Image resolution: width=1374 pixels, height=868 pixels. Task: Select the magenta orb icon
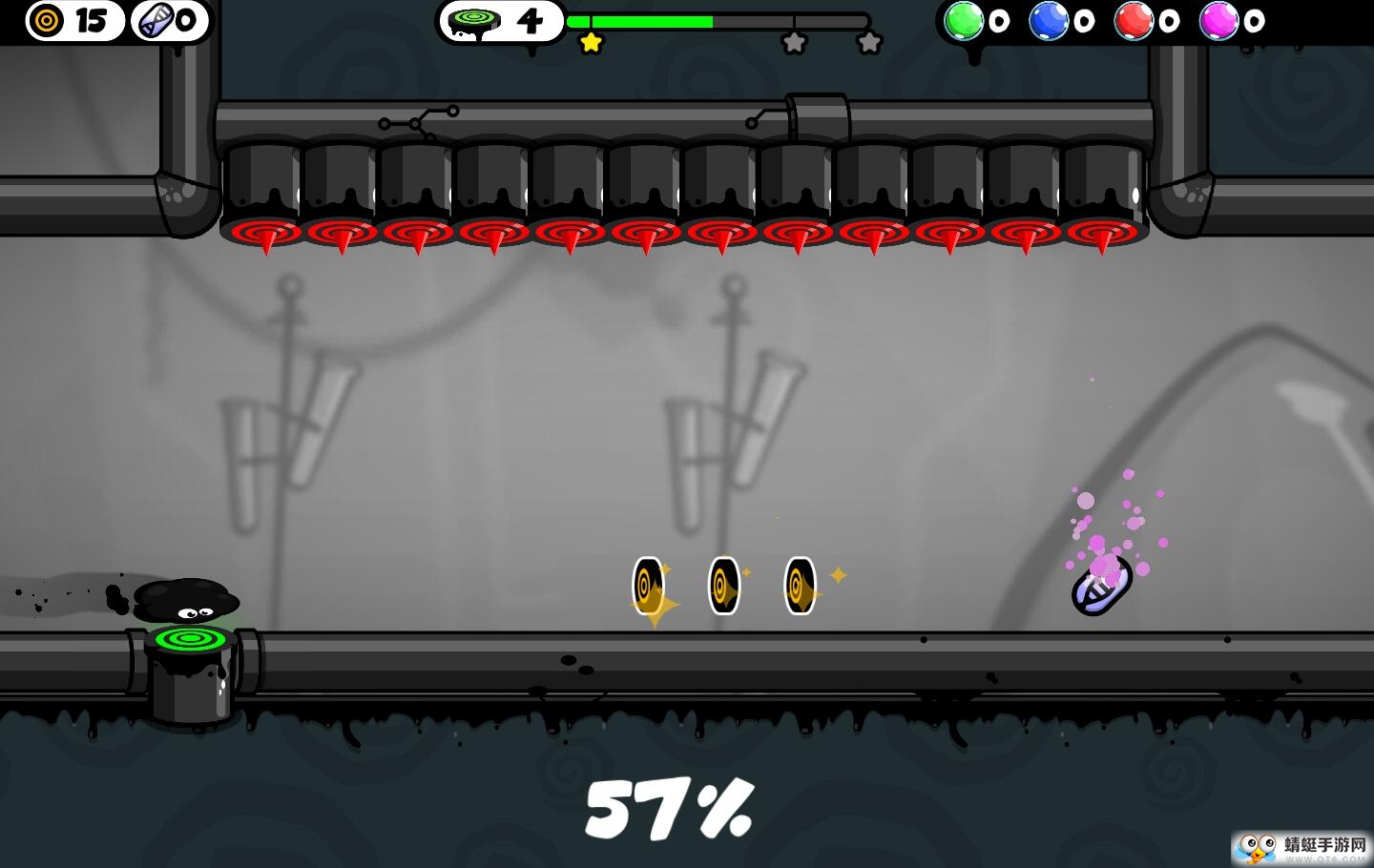tap(1218, 20)
